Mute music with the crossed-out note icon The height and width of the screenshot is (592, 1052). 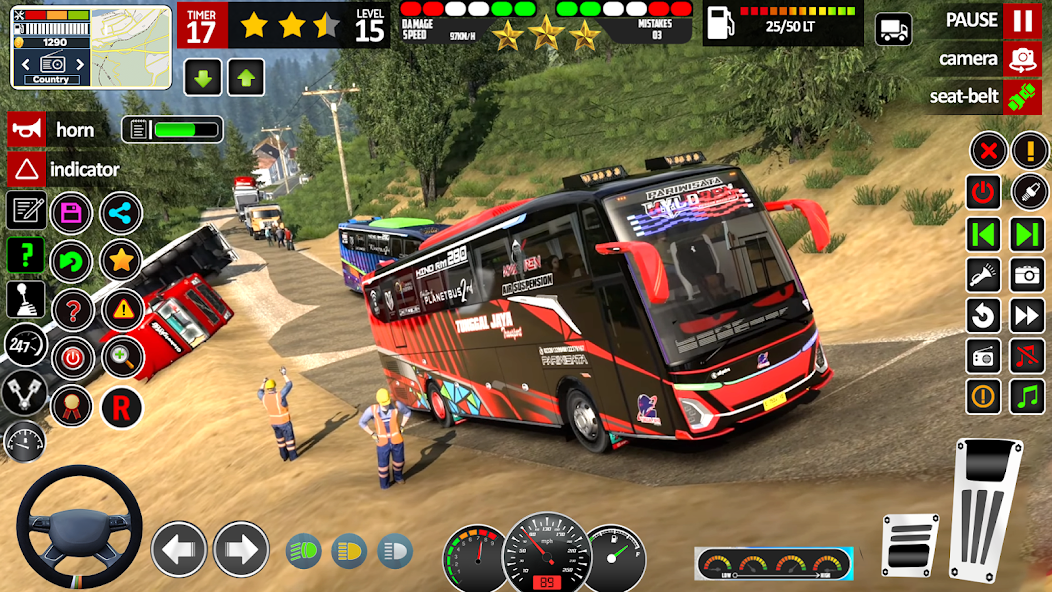[x=1027, y=356]
